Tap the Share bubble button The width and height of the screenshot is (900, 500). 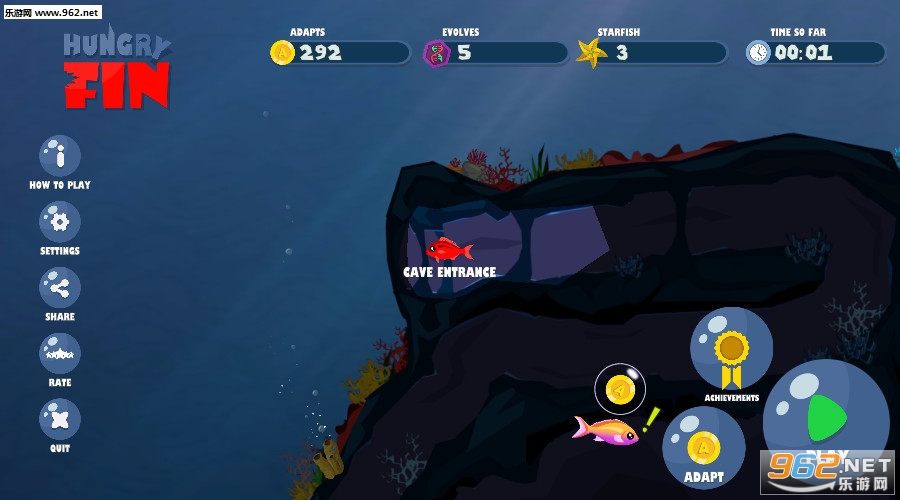point(60,288)
